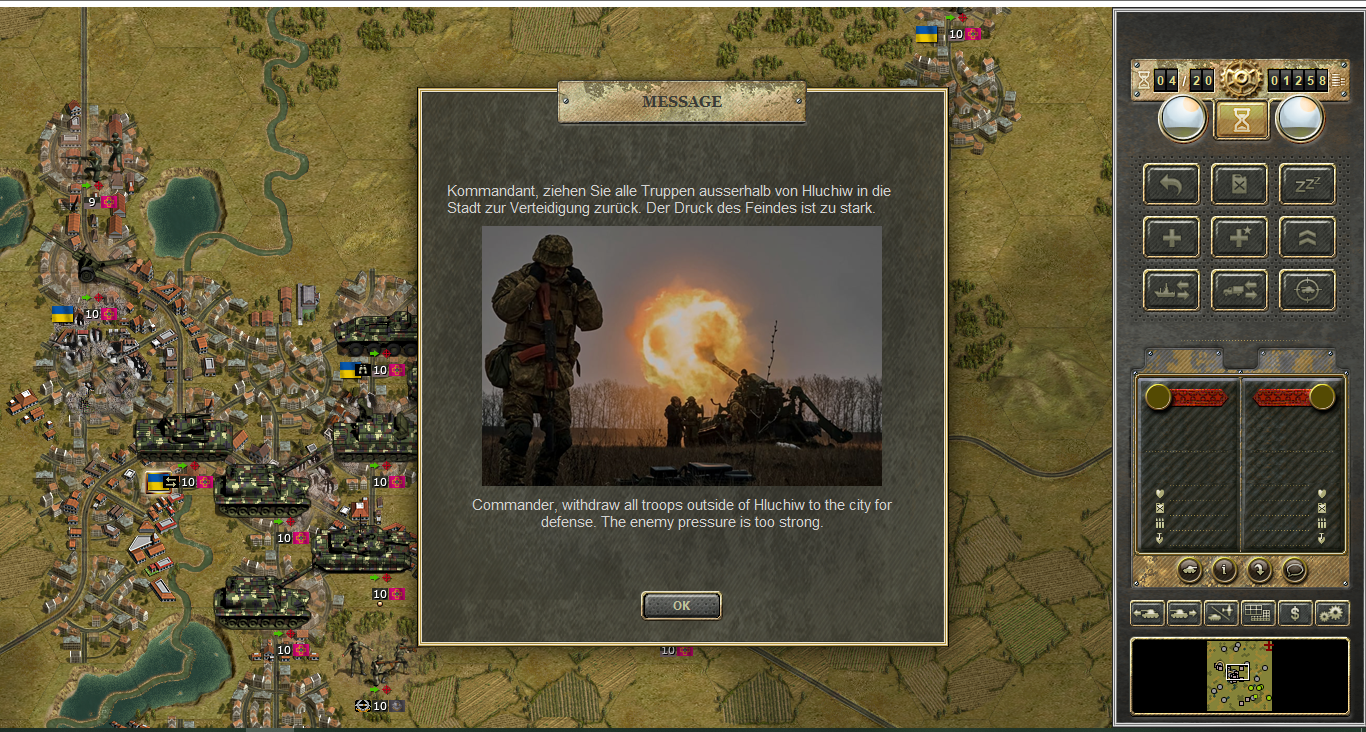Put the unit to sleep with ZZZ
The width and height of the screenshot is (1366, 732).
click(x=1307, y=184)
